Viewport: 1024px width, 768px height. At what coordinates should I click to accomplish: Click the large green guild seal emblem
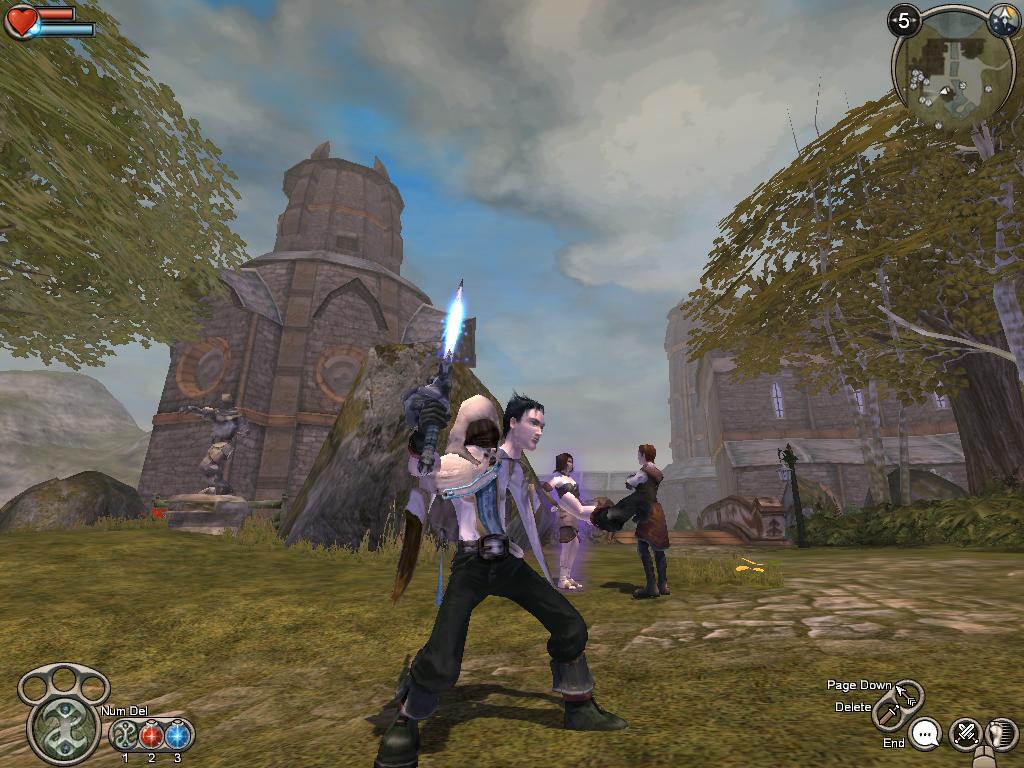click(63, 727)
